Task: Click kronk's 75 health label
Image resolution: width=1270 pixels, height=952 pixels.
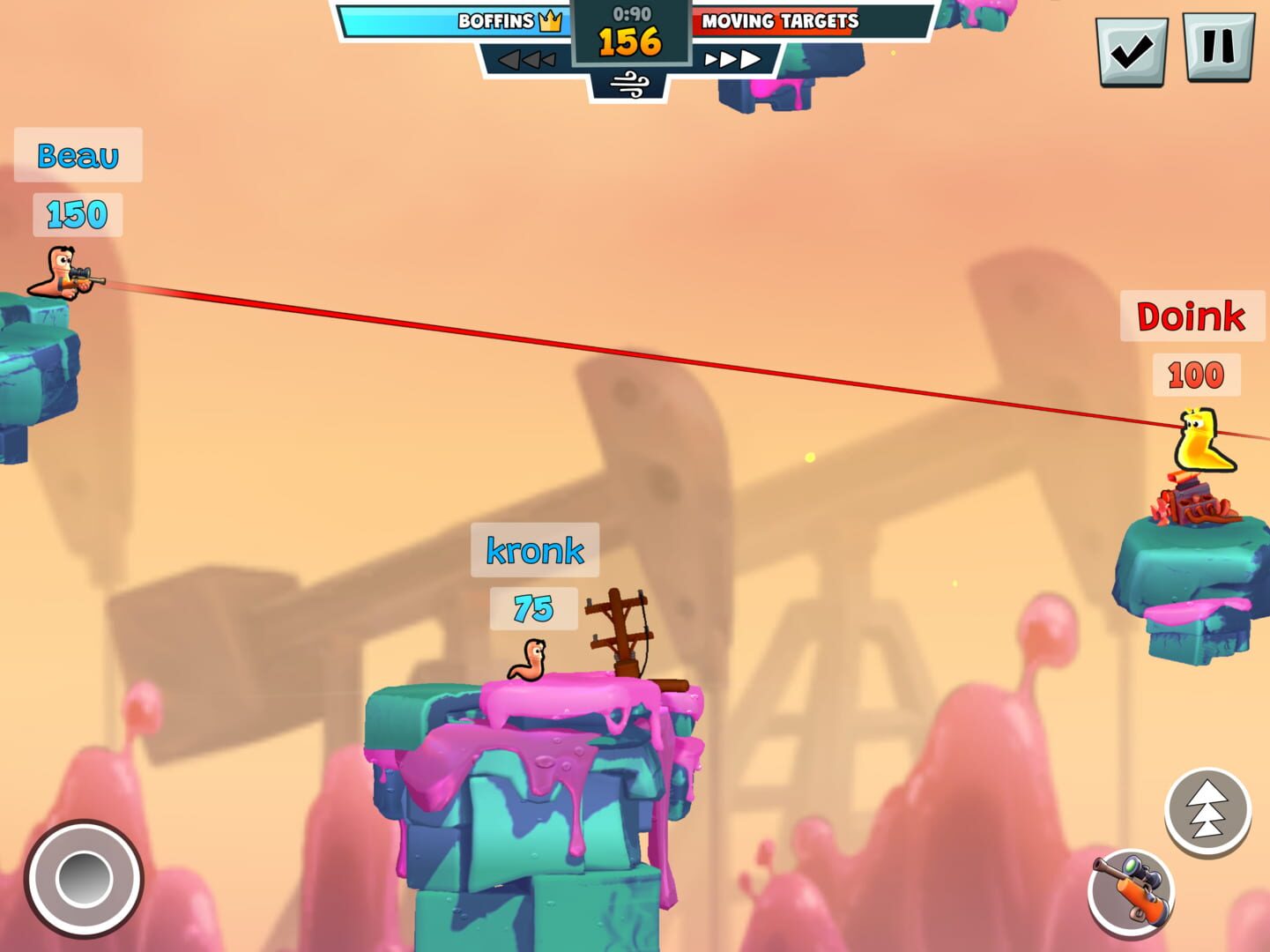Action: coord(531,607)
